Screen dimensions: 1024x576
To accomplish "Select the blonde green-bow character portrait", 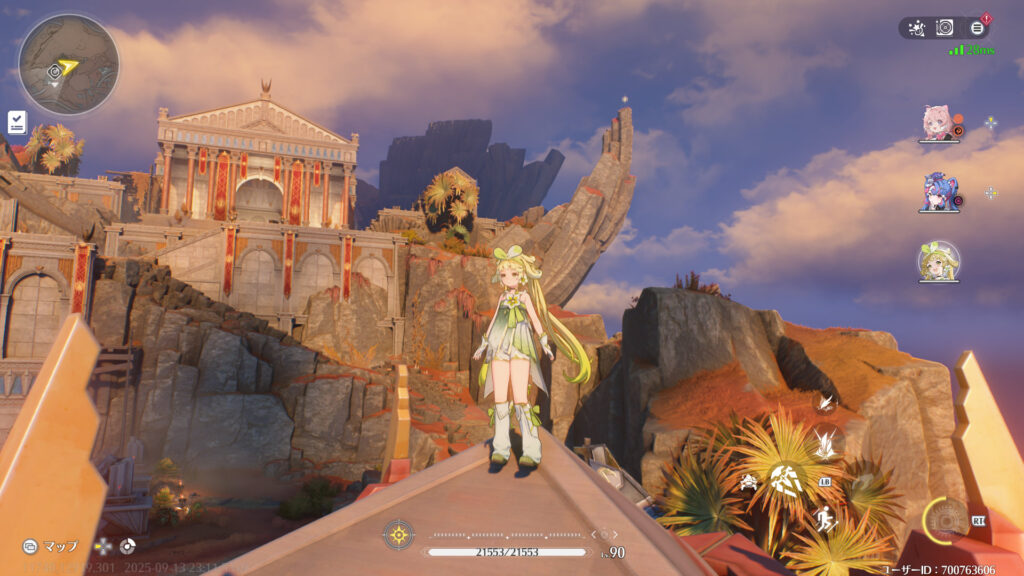I will [939, 261].
